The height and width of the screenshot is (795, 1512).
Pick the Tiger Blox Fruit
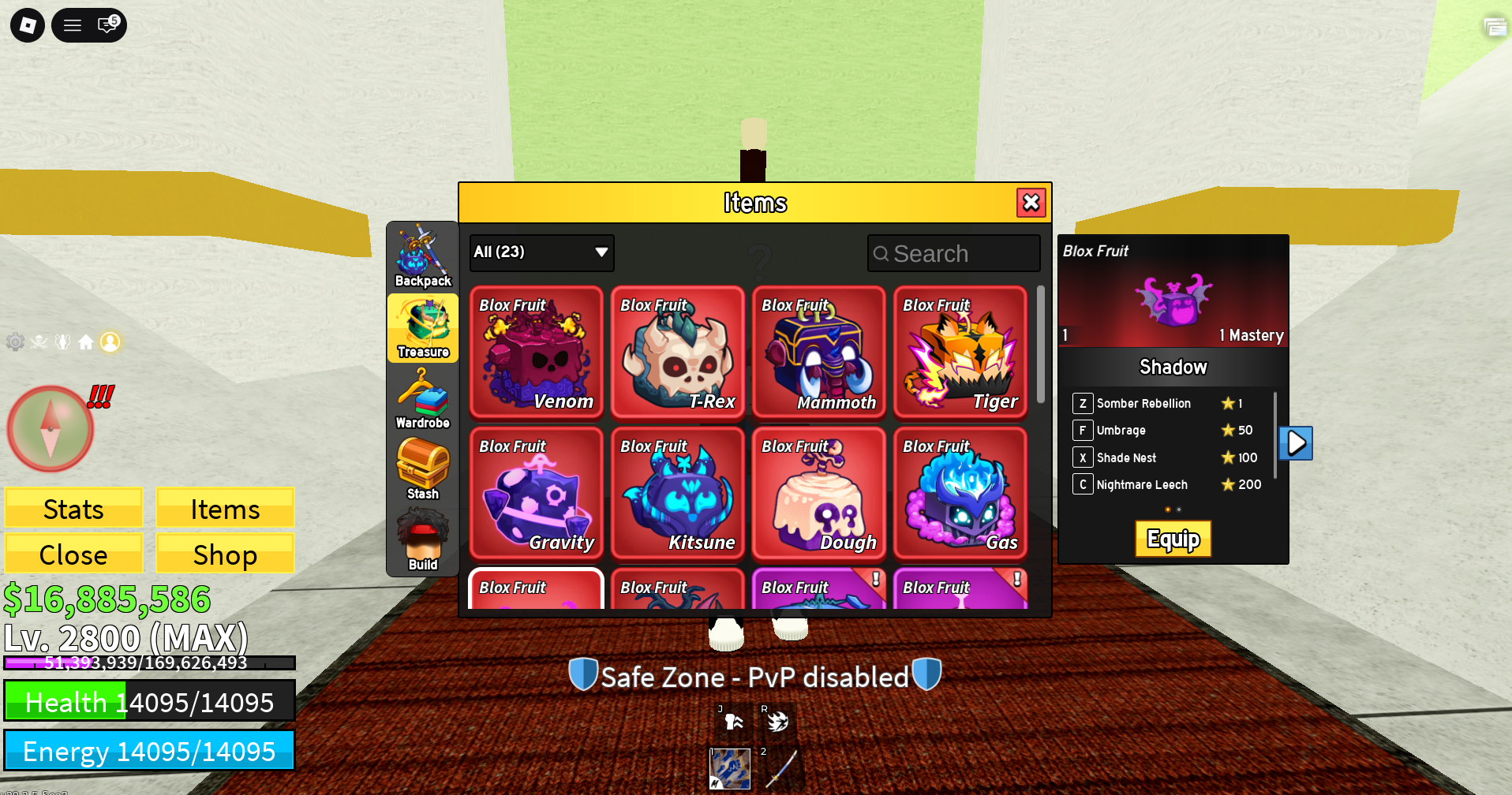pos(960,352)
